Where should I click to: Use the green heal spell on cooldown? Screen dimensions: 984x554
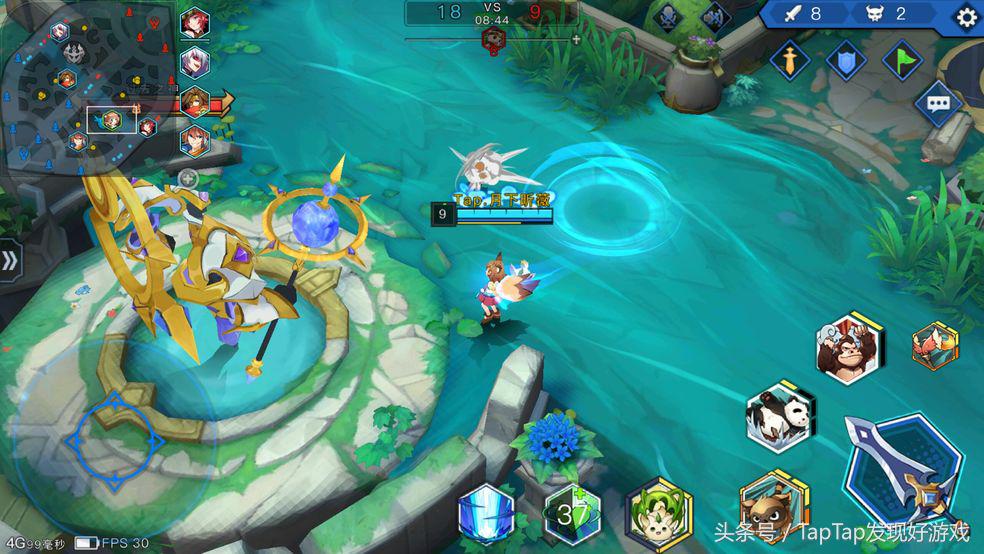click(x=572, y=514)
